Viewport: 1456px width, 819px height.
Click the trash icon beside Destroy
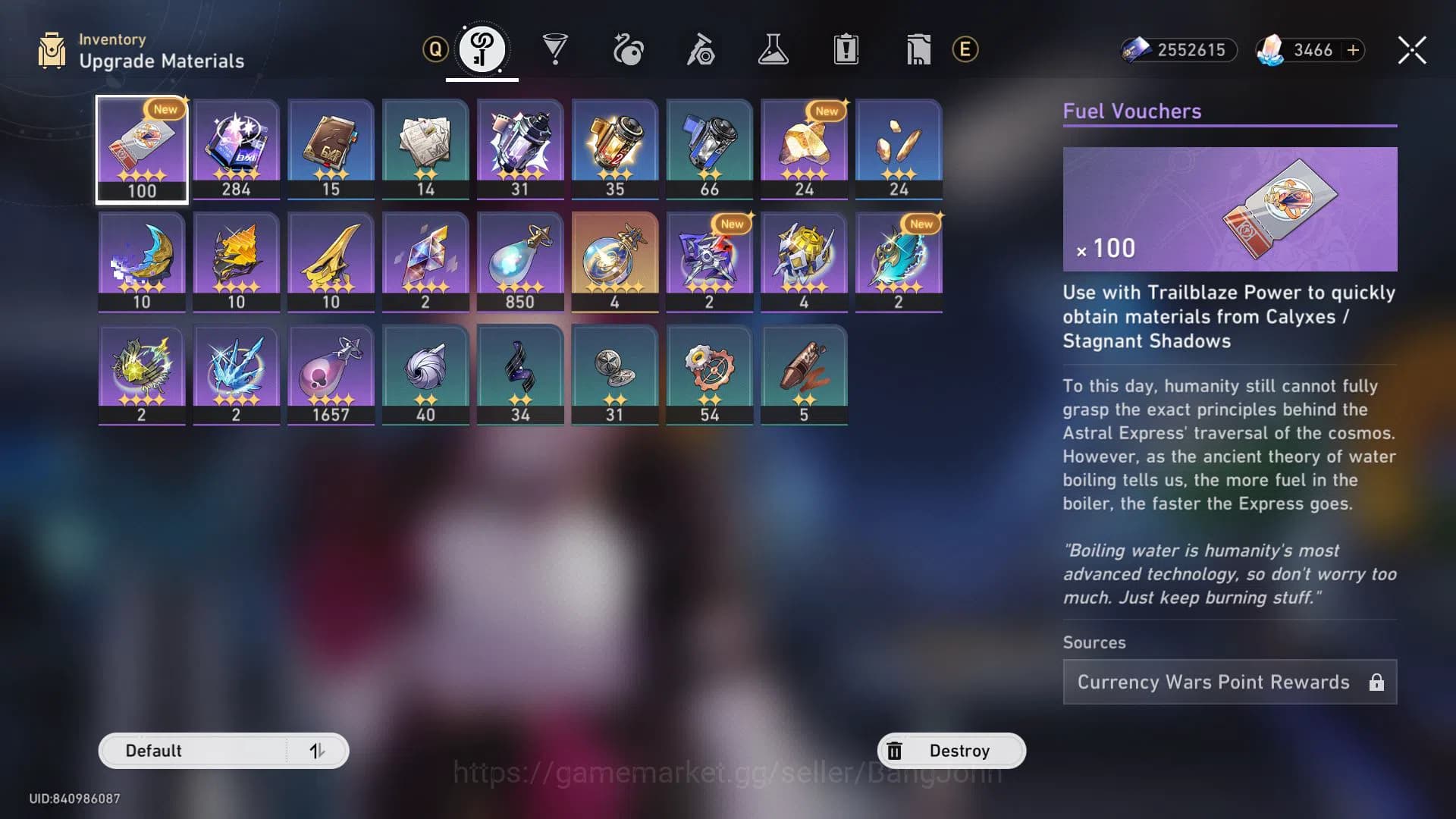(896, 750)
